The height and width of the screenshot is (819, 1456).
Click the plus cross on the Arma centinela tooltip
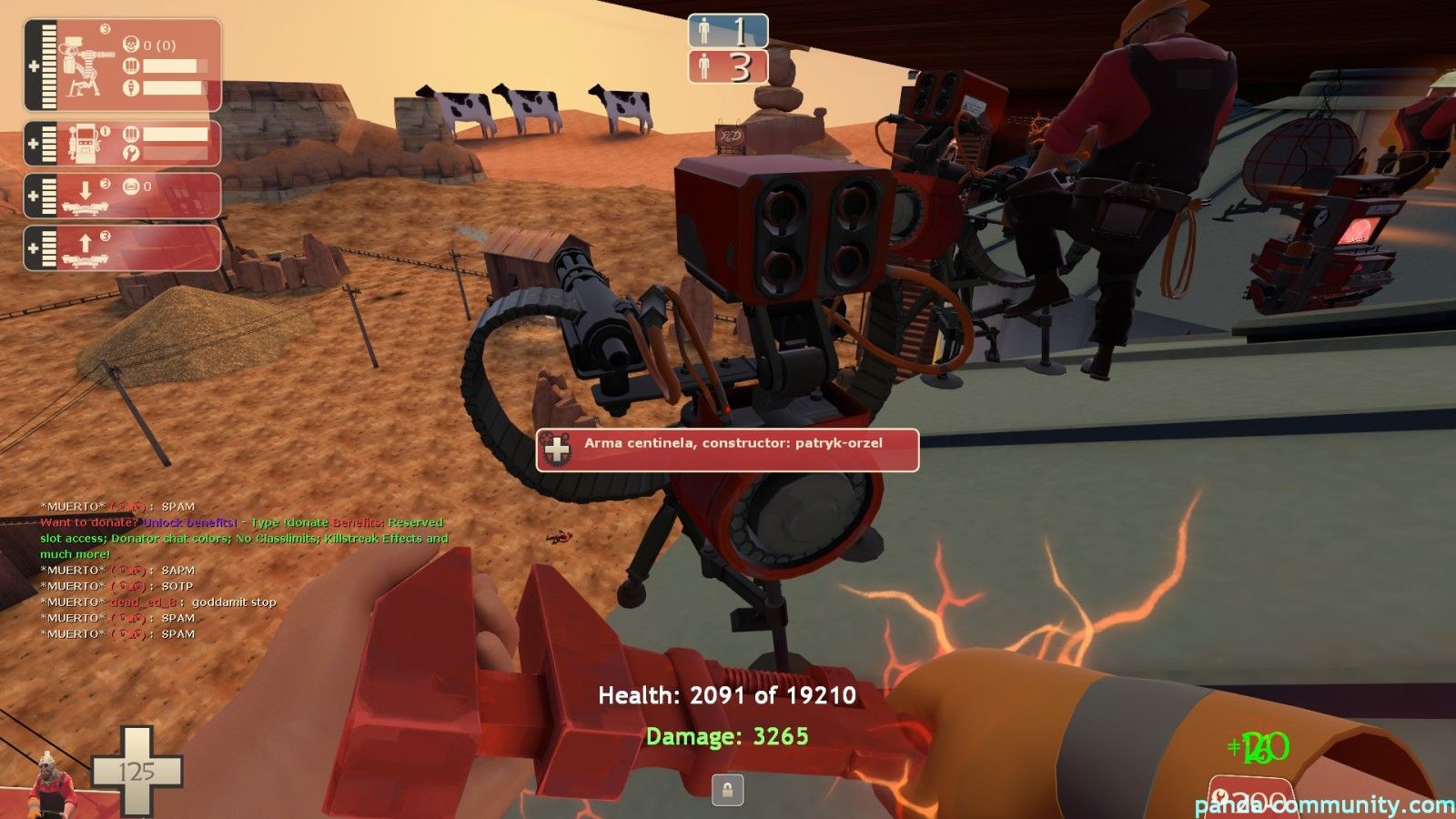[x=556, y=447]
